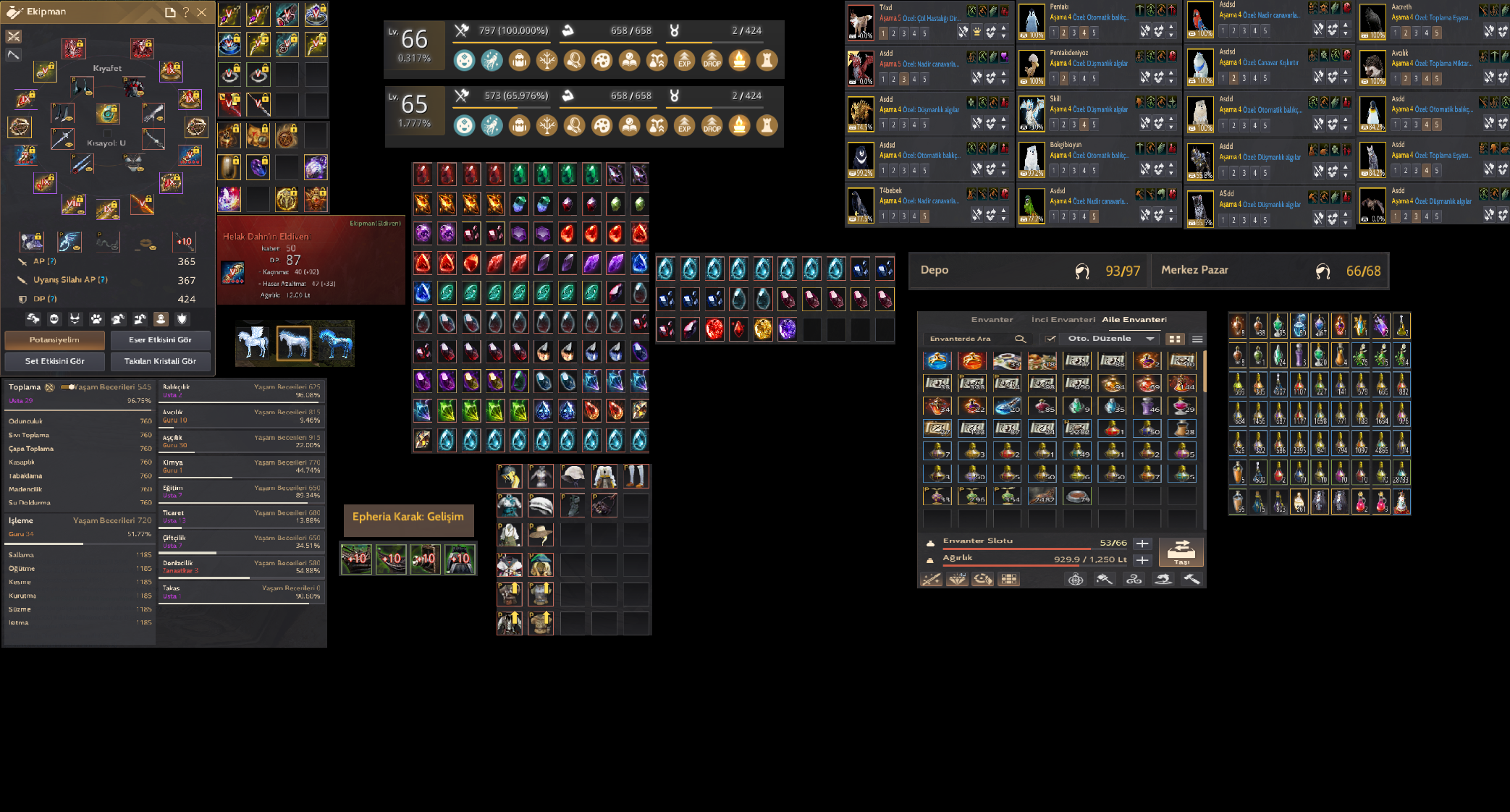Select the dye brush icon in inventory toolbar
The image size is (1510, 812).
click(1105, 580)
